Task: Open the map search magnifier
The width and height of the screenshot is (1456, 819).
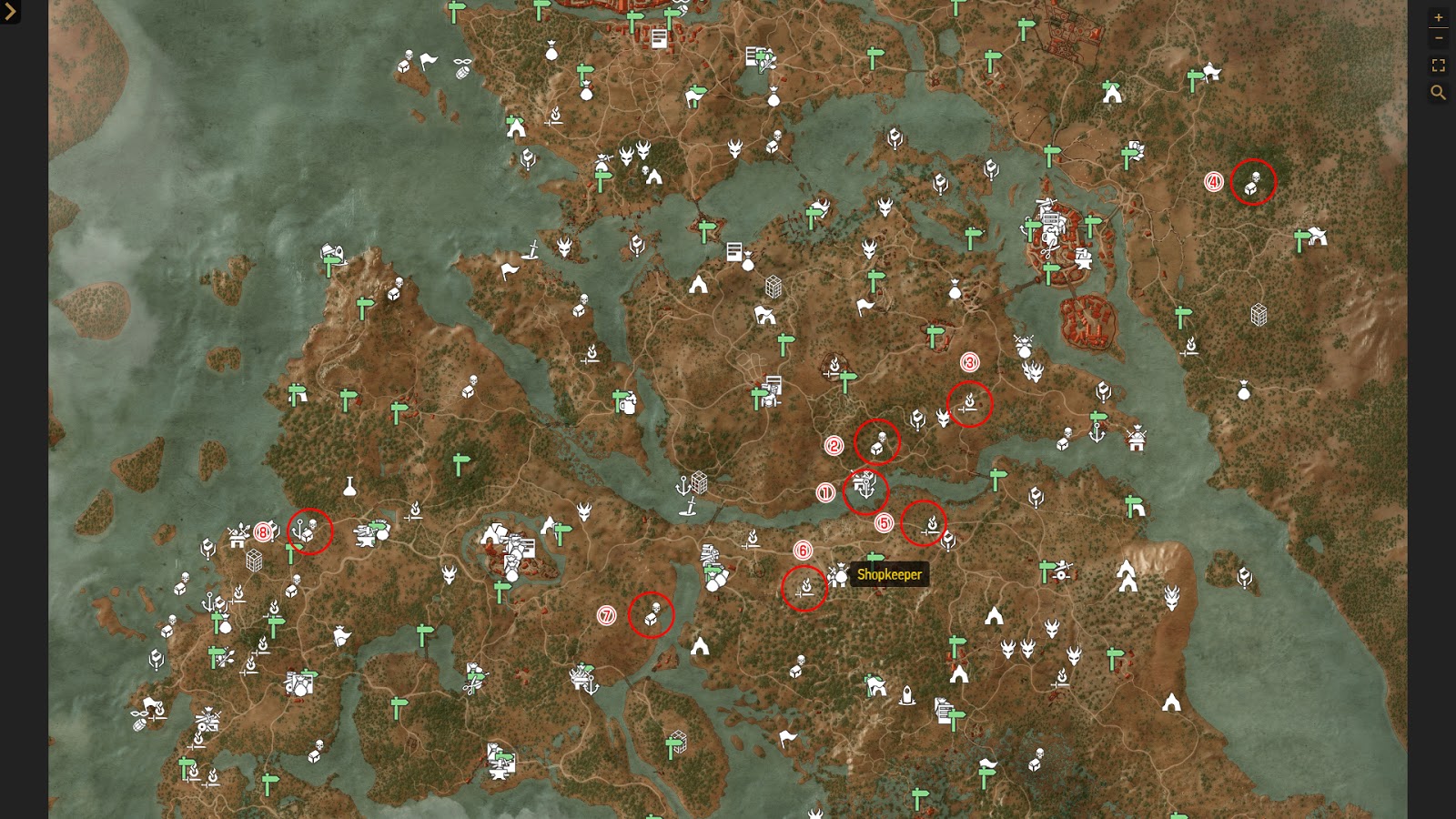Action: coord(1438,92)
